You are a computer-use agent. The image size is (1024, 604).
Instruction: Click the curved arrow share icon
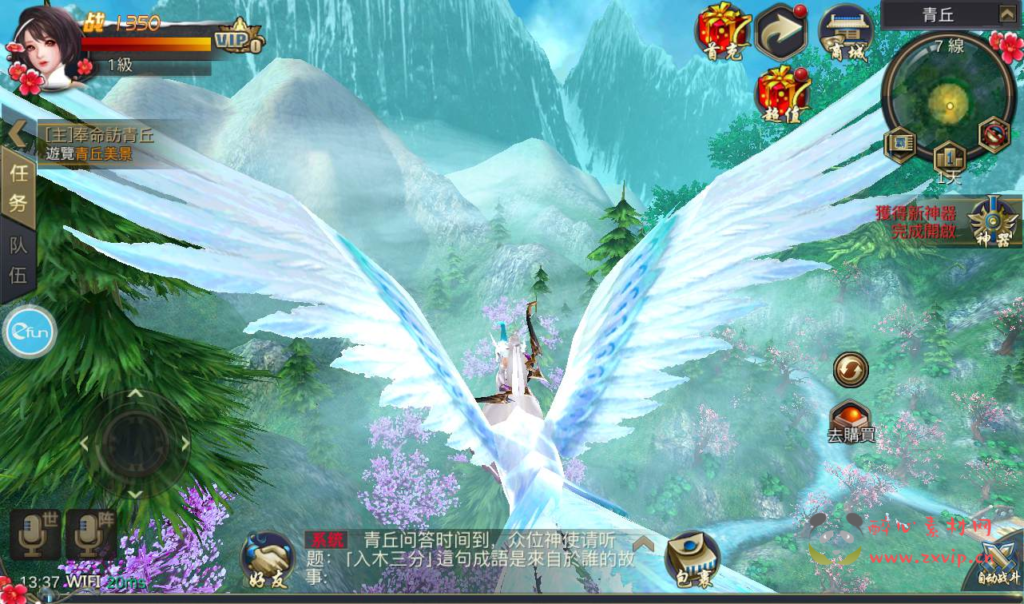tap(781, 30)
